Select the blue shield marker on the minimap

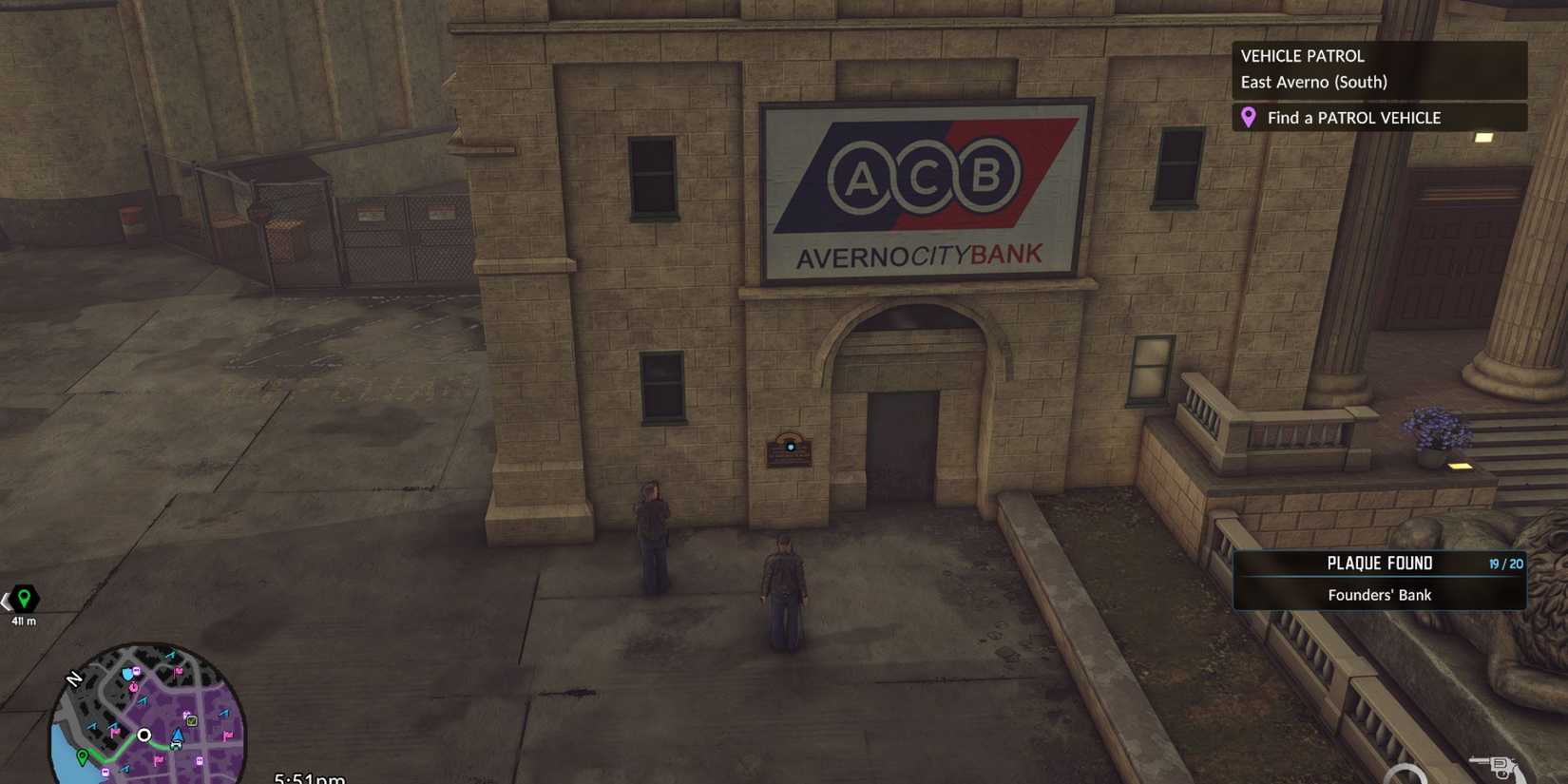tap(127, 674)
